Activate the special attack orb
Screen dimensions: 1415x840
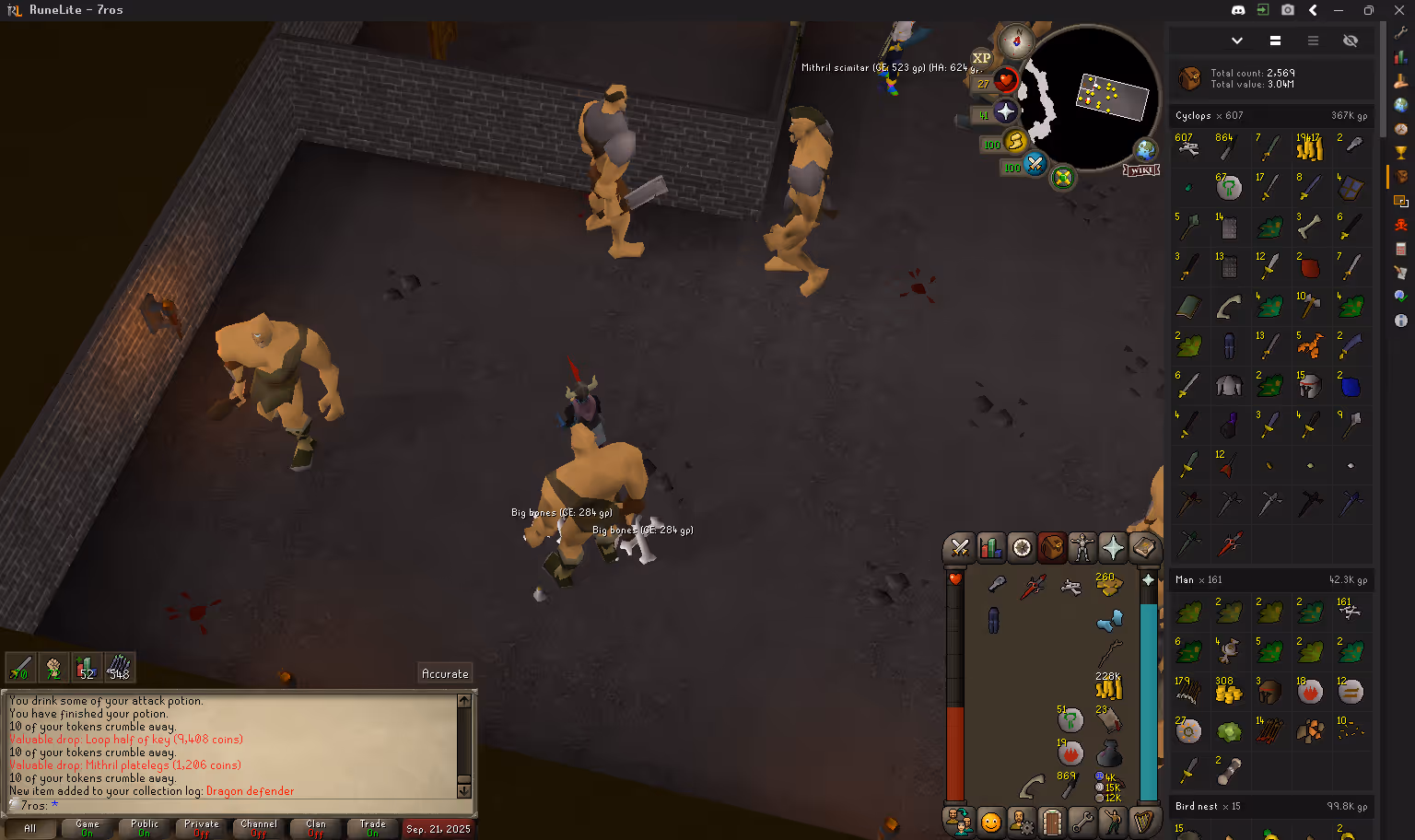(1035, 164)
